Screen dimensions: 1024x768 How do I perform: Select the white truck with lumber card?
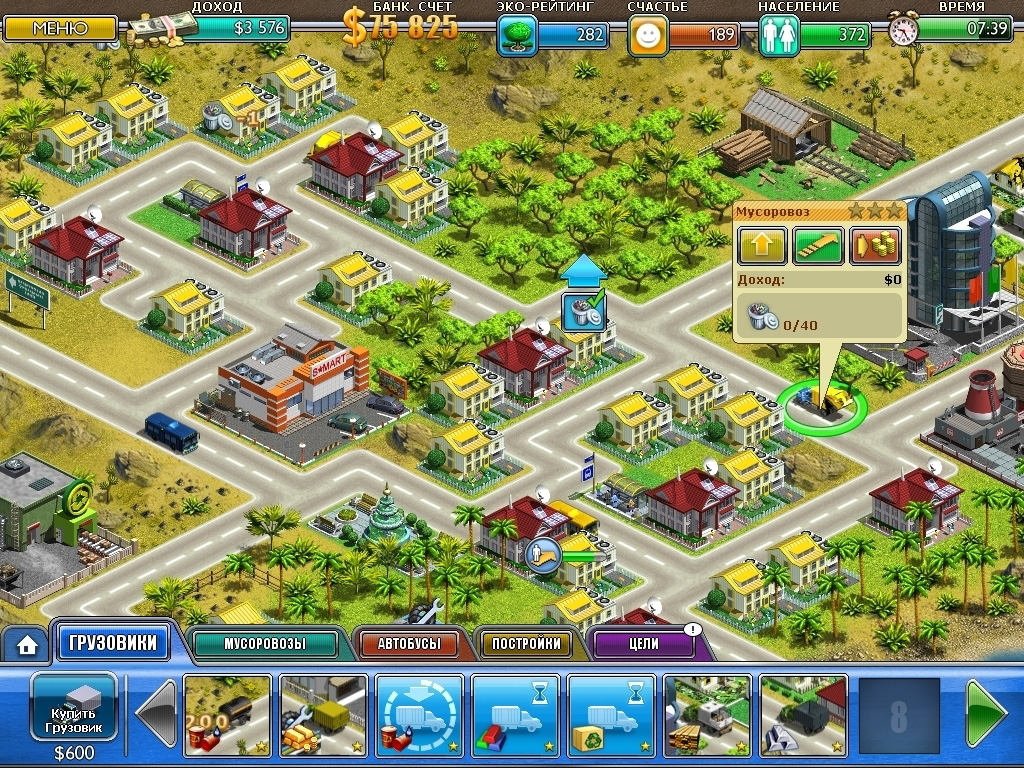[707, 714]
